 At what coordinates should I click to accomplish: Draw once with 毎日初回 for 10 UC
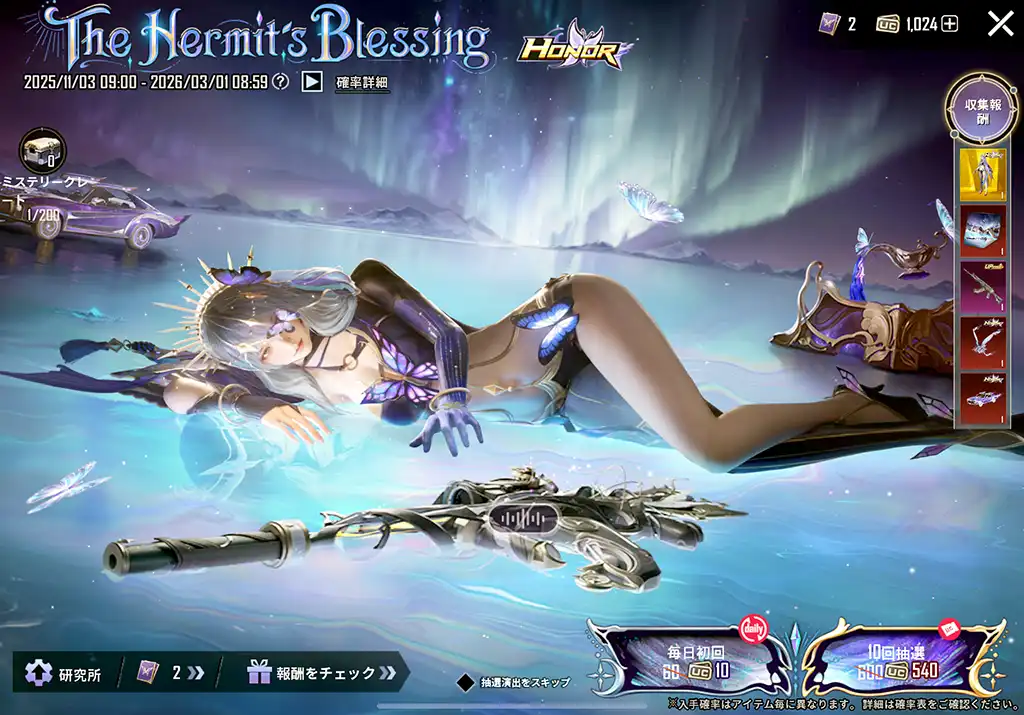click(x=690, y=660)
